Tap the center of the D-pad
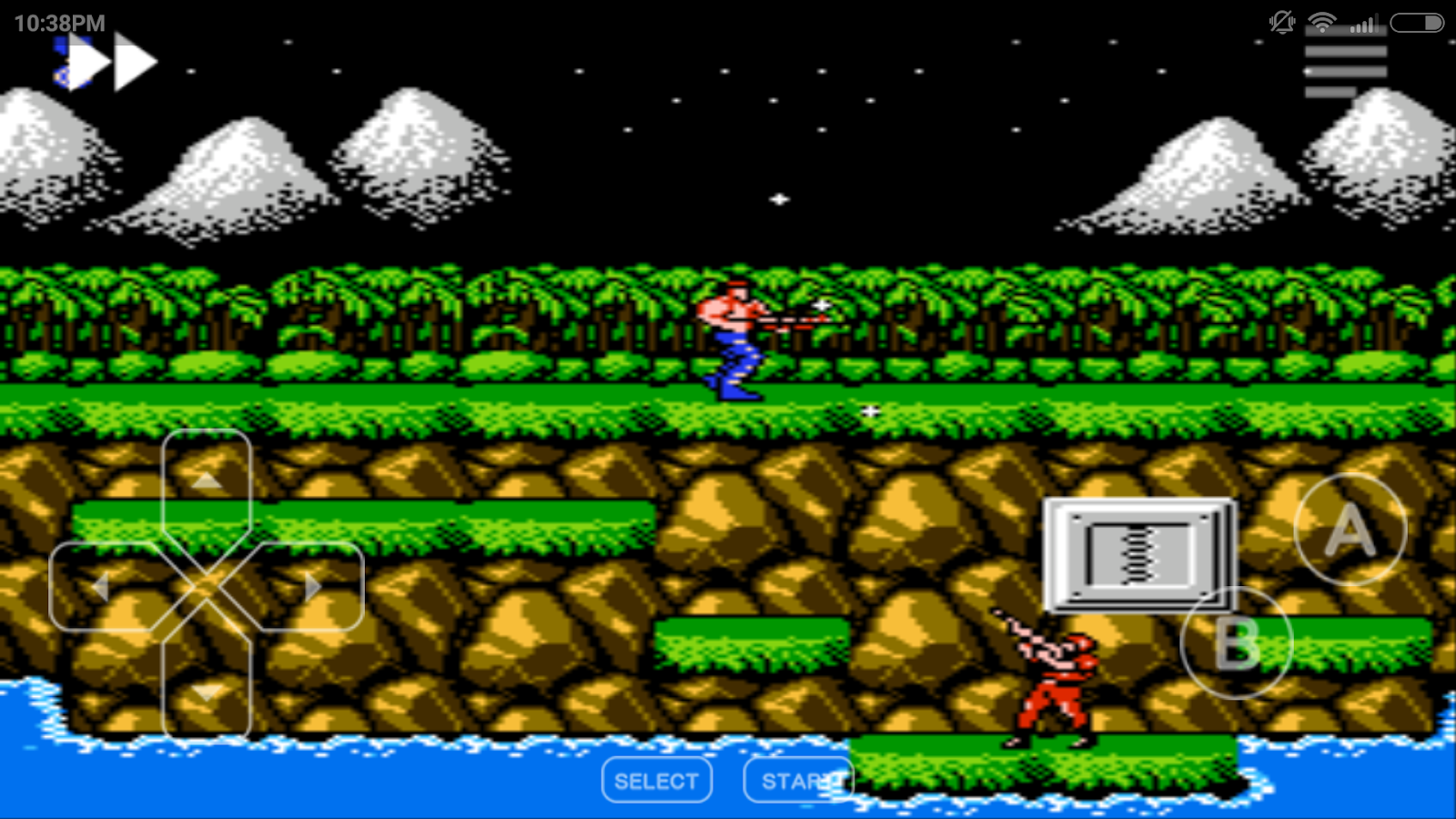The height and width of the screenshot is (819, 1456). 207,587
